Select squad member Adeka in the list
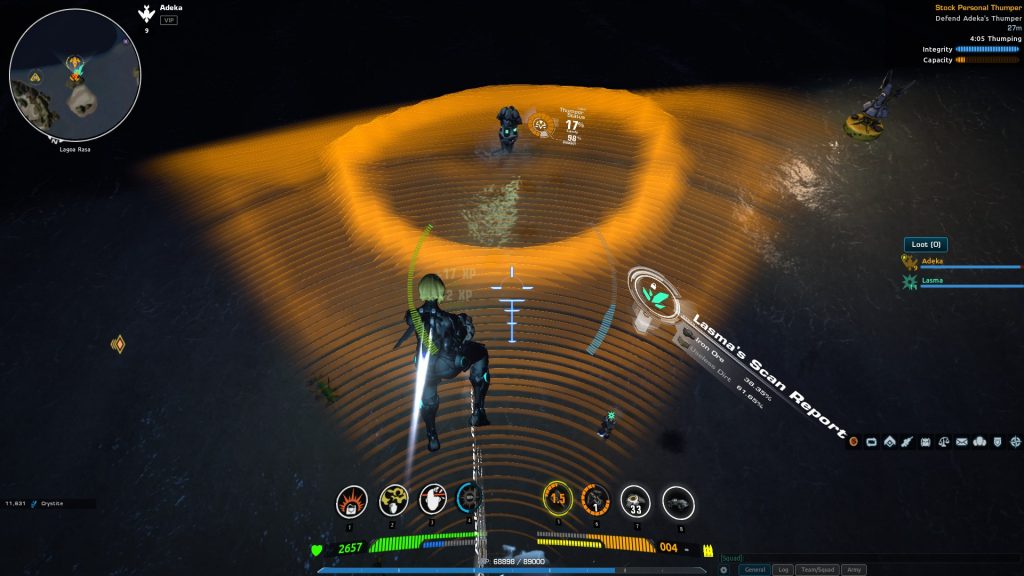Image resolution: width=1024 pixels, height=576 pixels. point(932,262)
